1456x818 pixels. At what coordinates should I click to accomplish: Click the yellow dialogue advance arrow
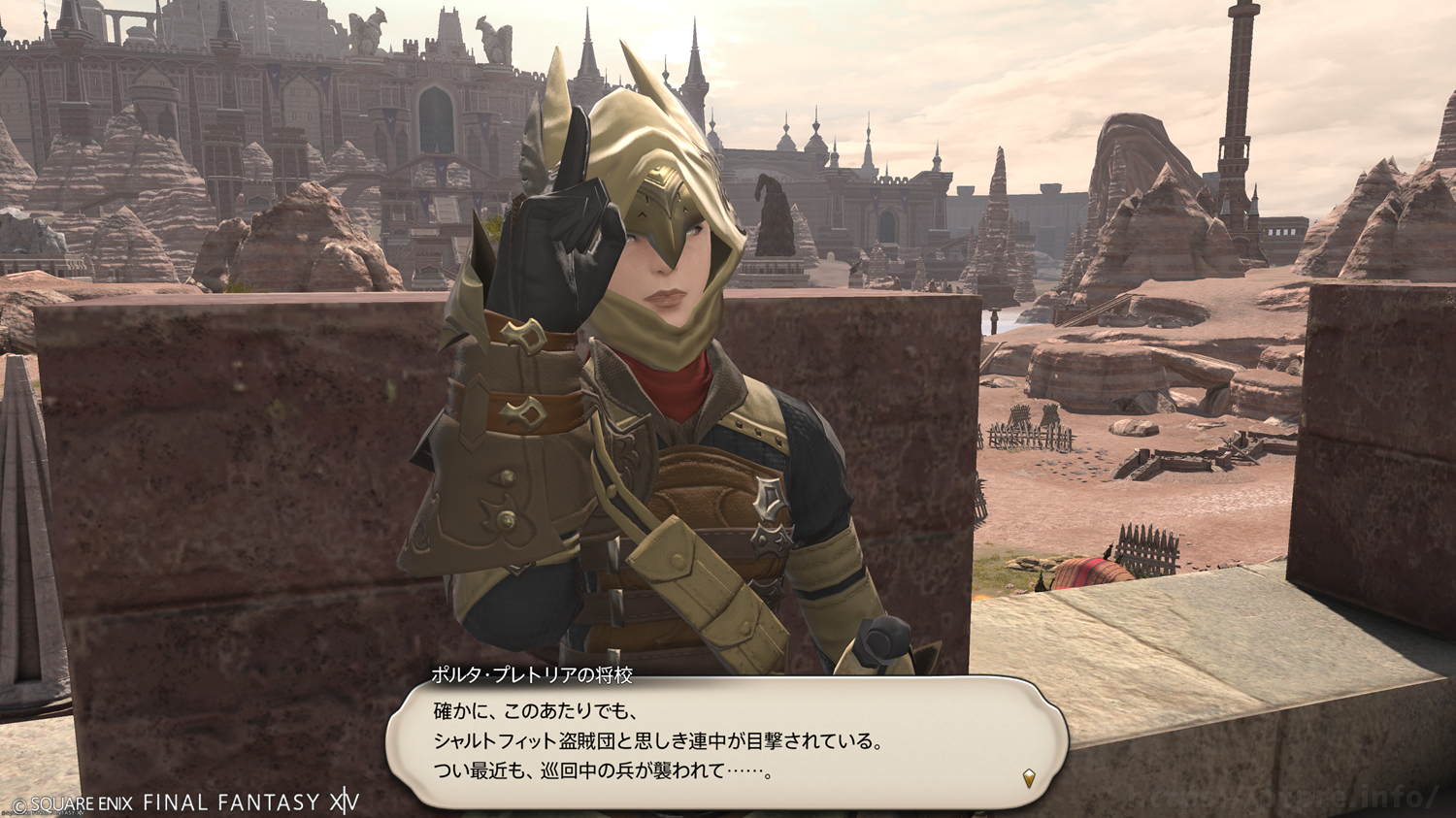(x=1029, y=777)
